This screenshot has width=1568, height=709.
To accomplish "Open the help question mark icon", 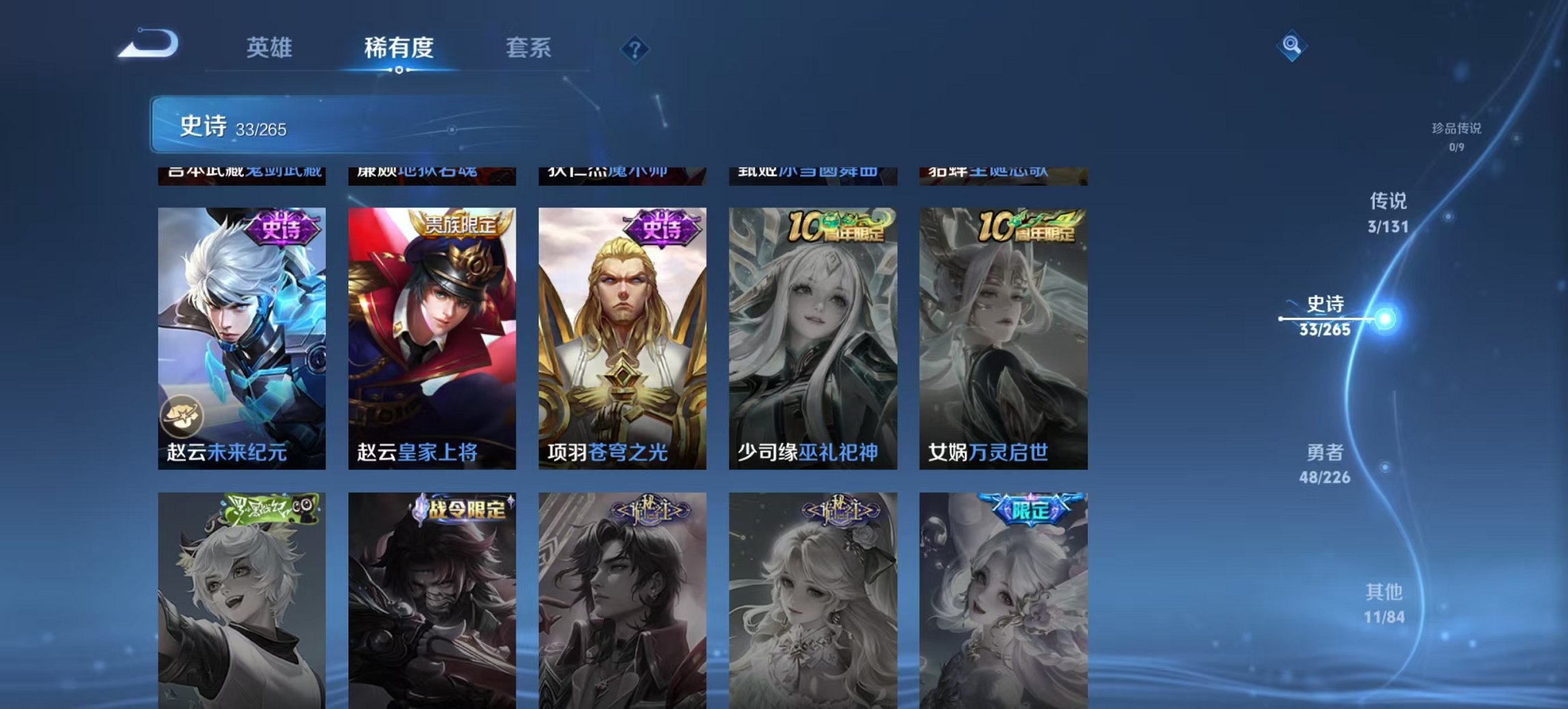I will pyautogui.click(x=635, y=48).
